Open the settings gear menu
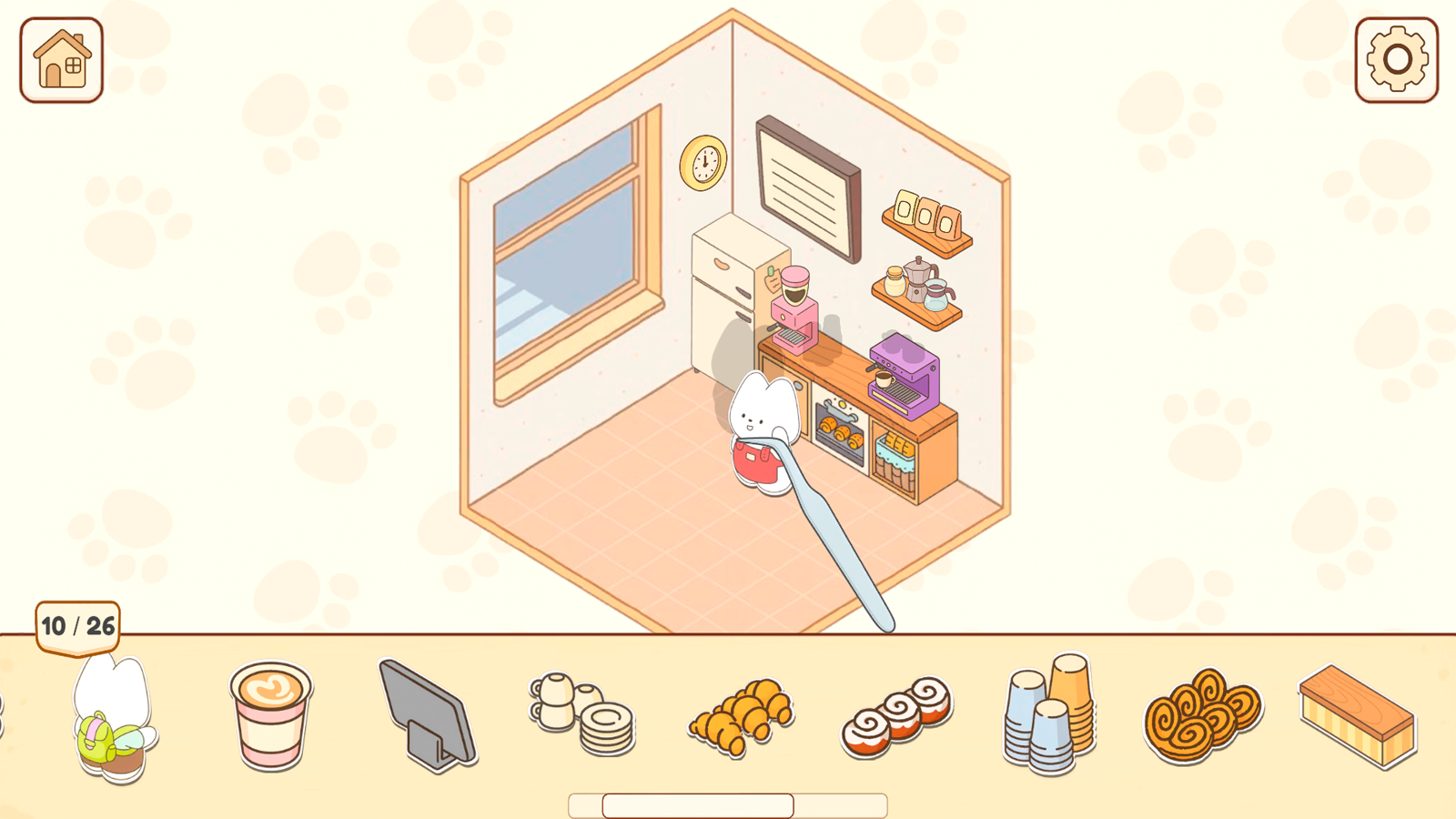This screenshot has width=1456, height=819. (1396, 60)
